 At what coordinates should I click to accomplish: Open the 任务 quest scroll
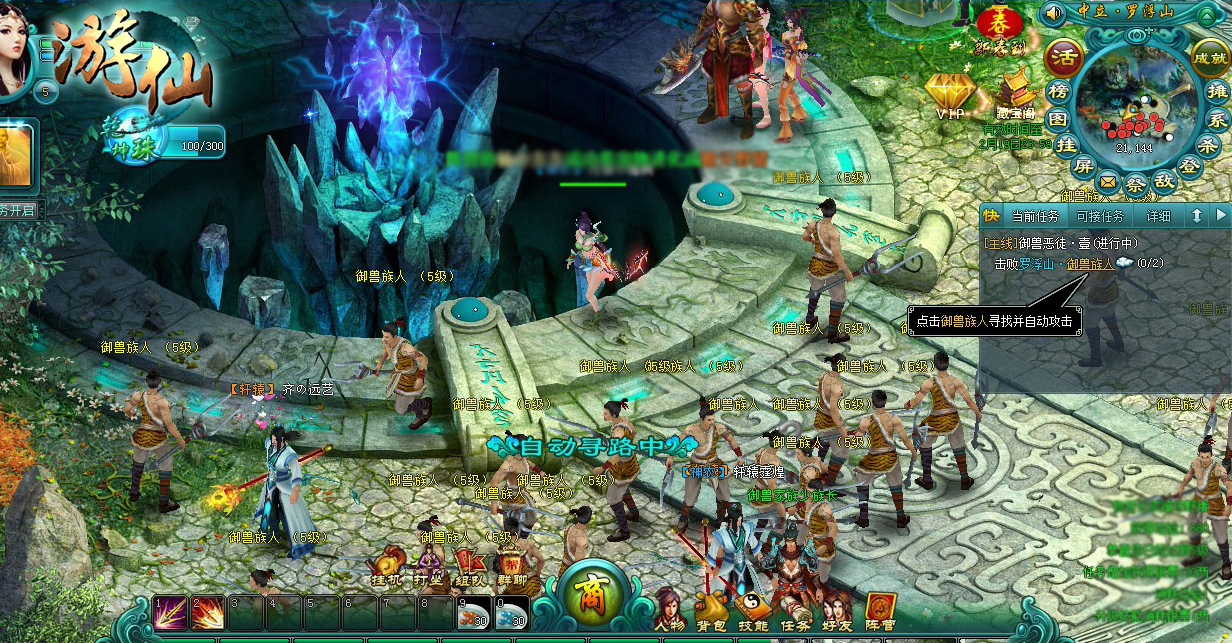795,608
